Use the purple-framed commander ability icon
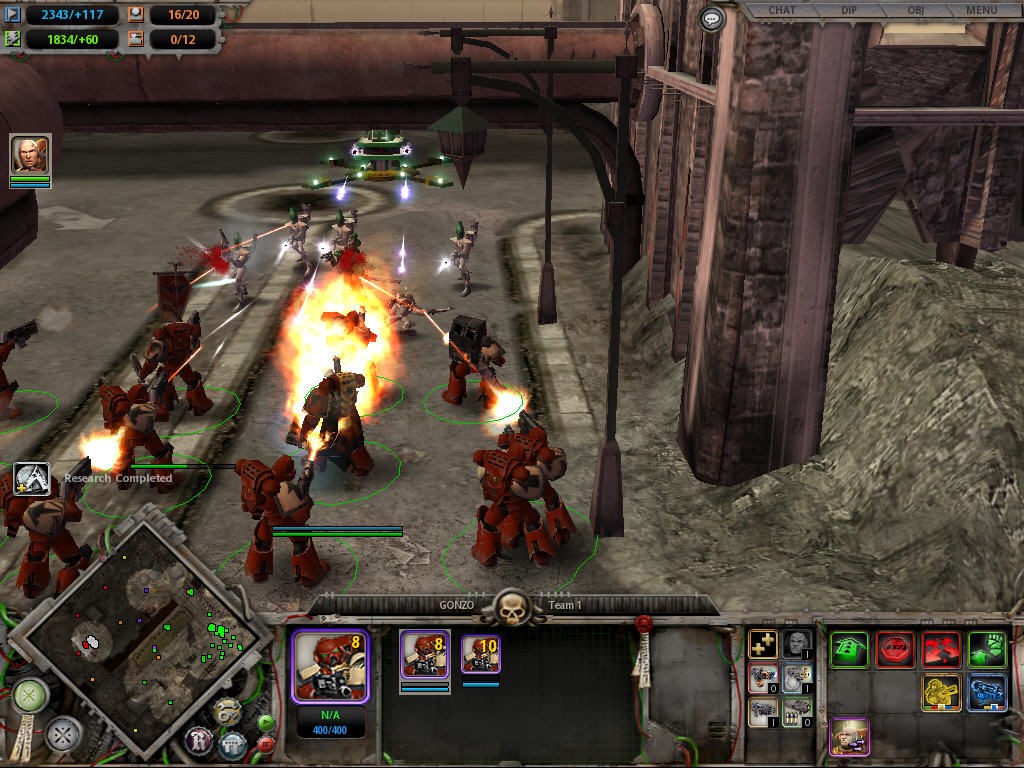This screenshot has width=1024, height=768. click(x=850, y=737)
